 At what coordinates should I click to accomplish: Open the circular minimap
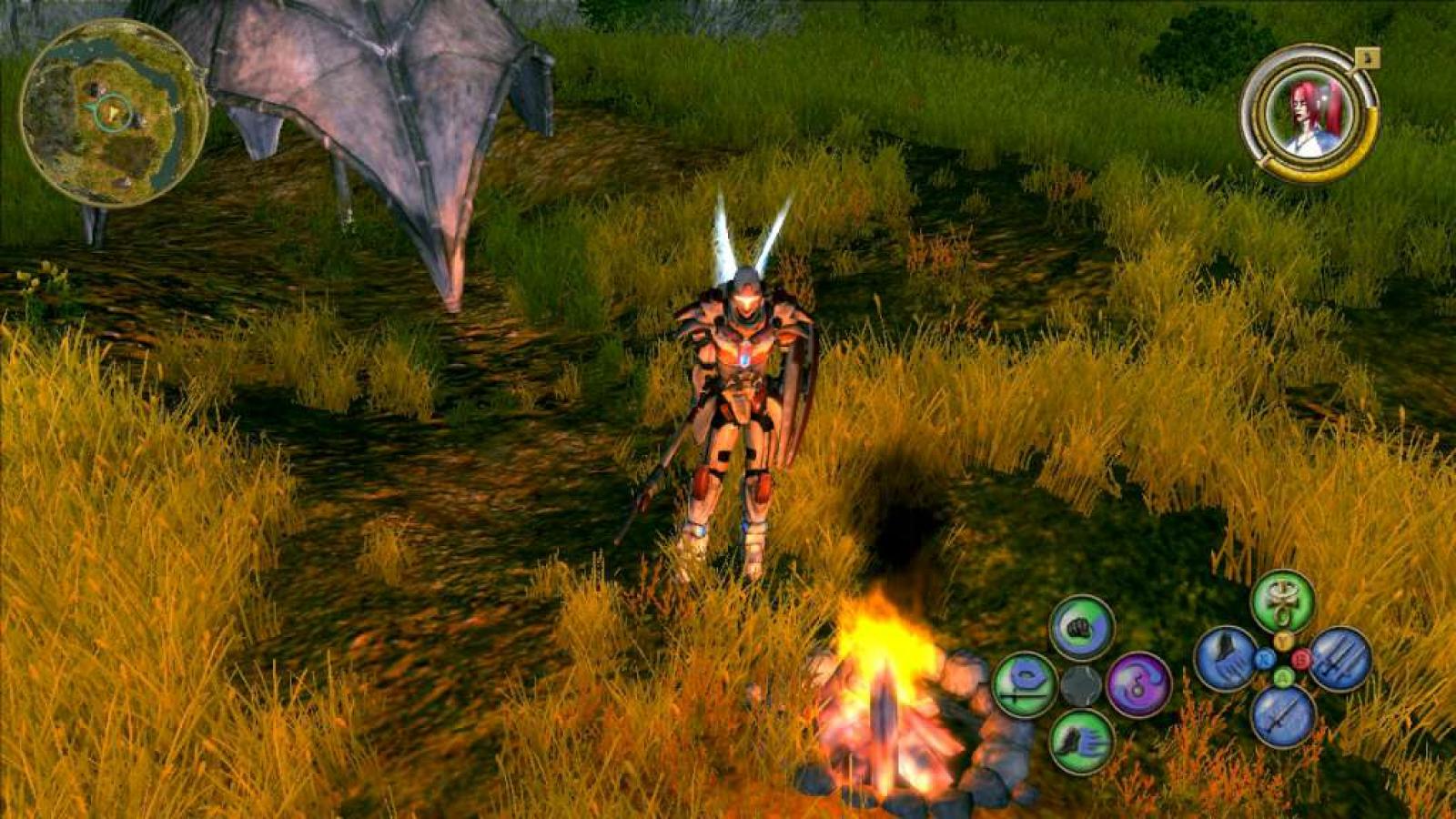(115, 114)
